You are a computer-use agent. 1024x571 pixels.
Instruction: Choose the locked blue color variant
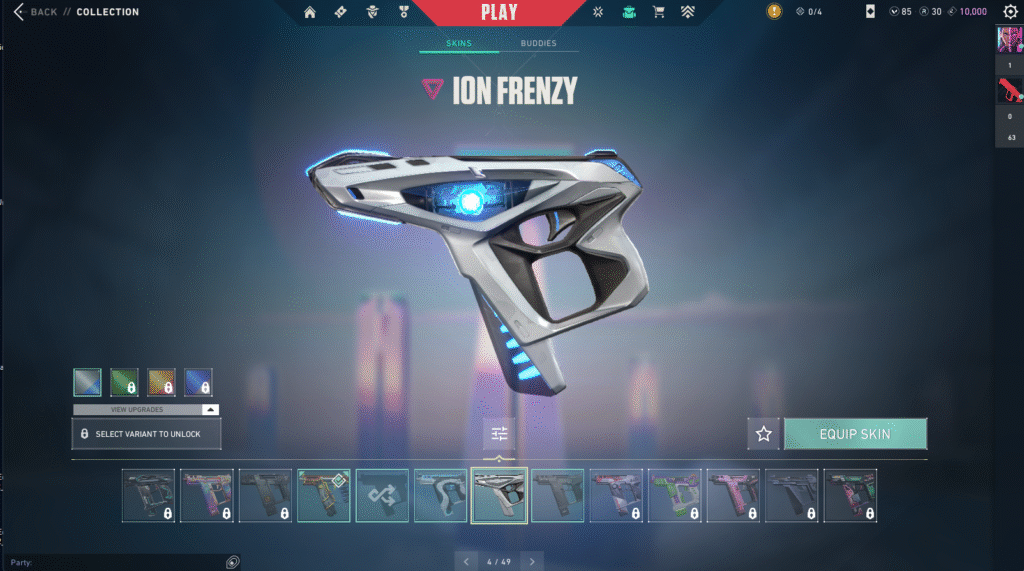pyautogui.click(x=198, y=382)
